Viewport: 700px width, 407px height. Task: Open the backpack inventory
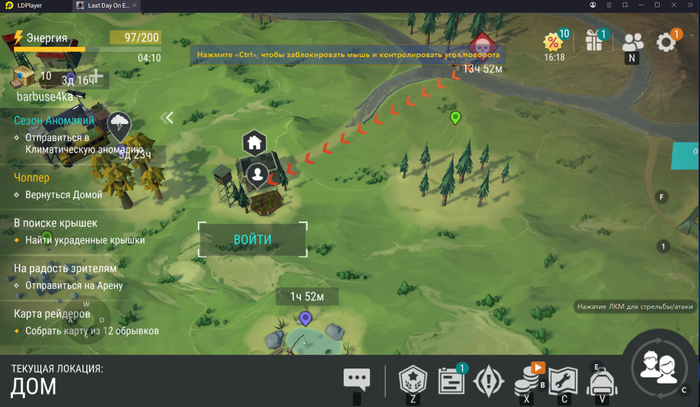601,380
